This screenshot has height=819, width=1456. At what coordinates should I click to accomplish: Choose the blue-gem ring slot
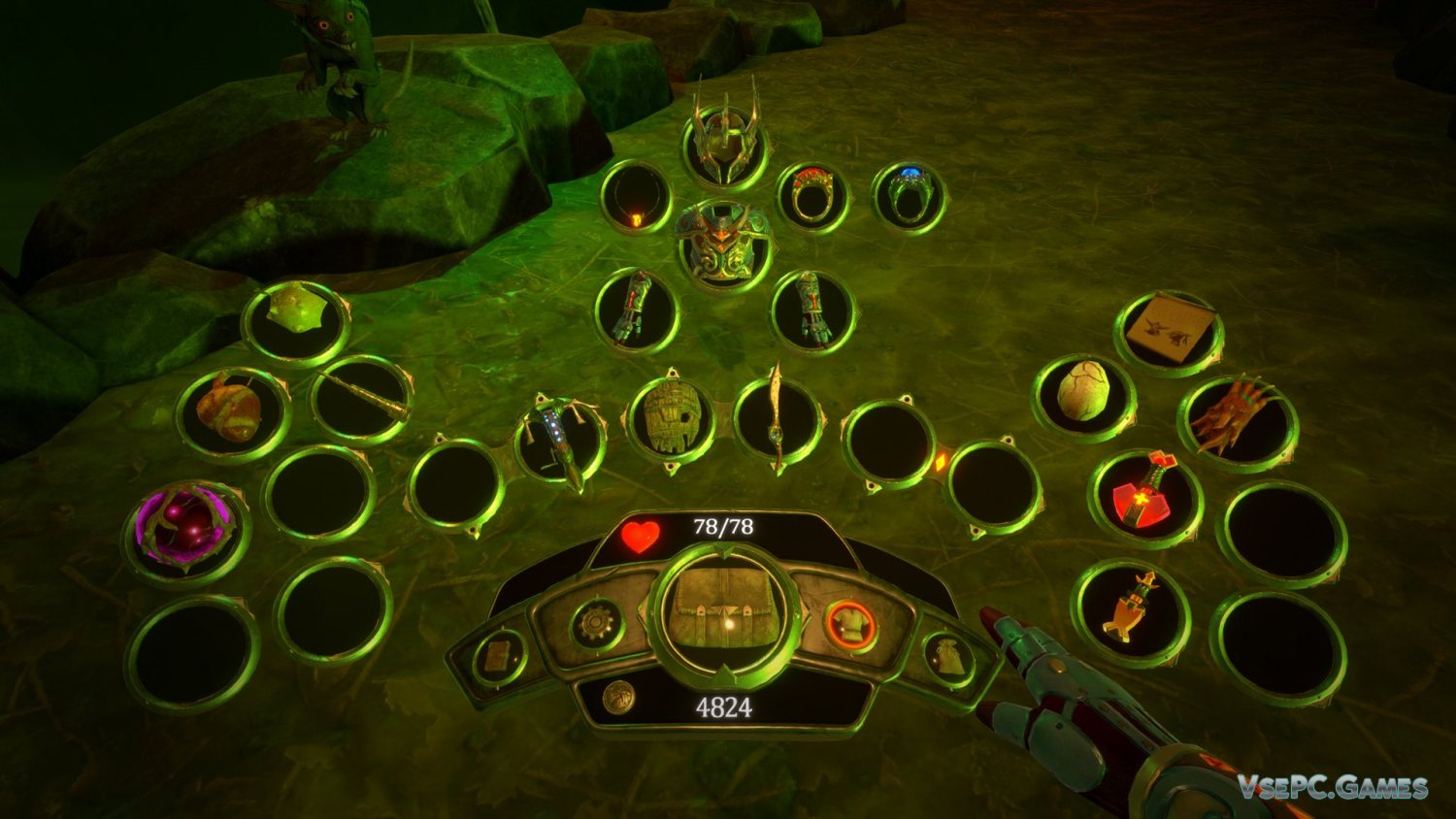[910, 197]
